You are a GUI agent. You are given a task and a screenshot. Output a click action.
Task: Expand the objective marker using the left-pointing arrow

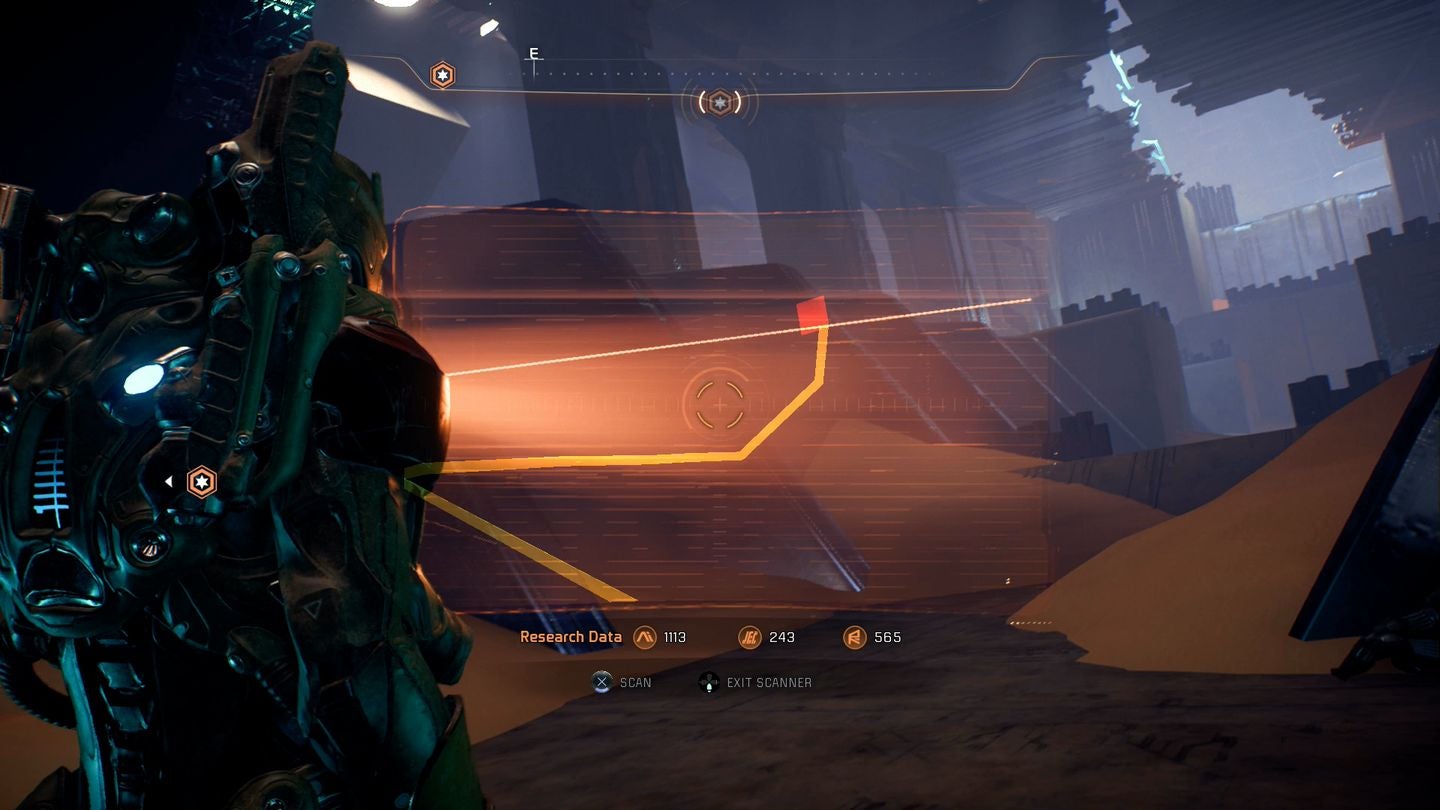(168, 480)
